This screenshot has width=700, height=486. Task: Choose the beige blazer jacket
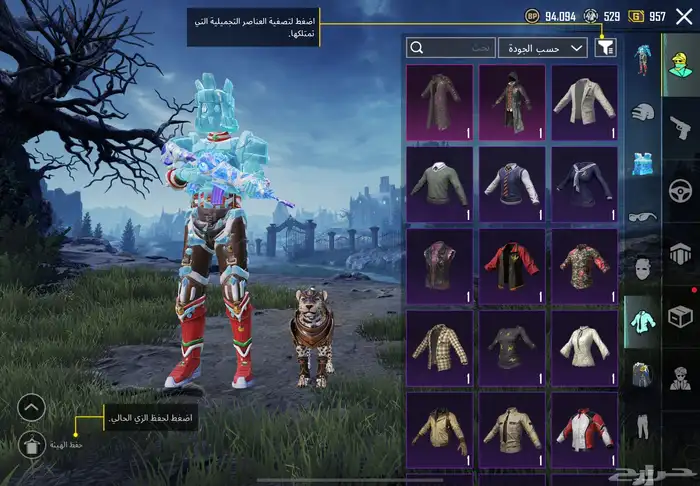click(584, 101)
